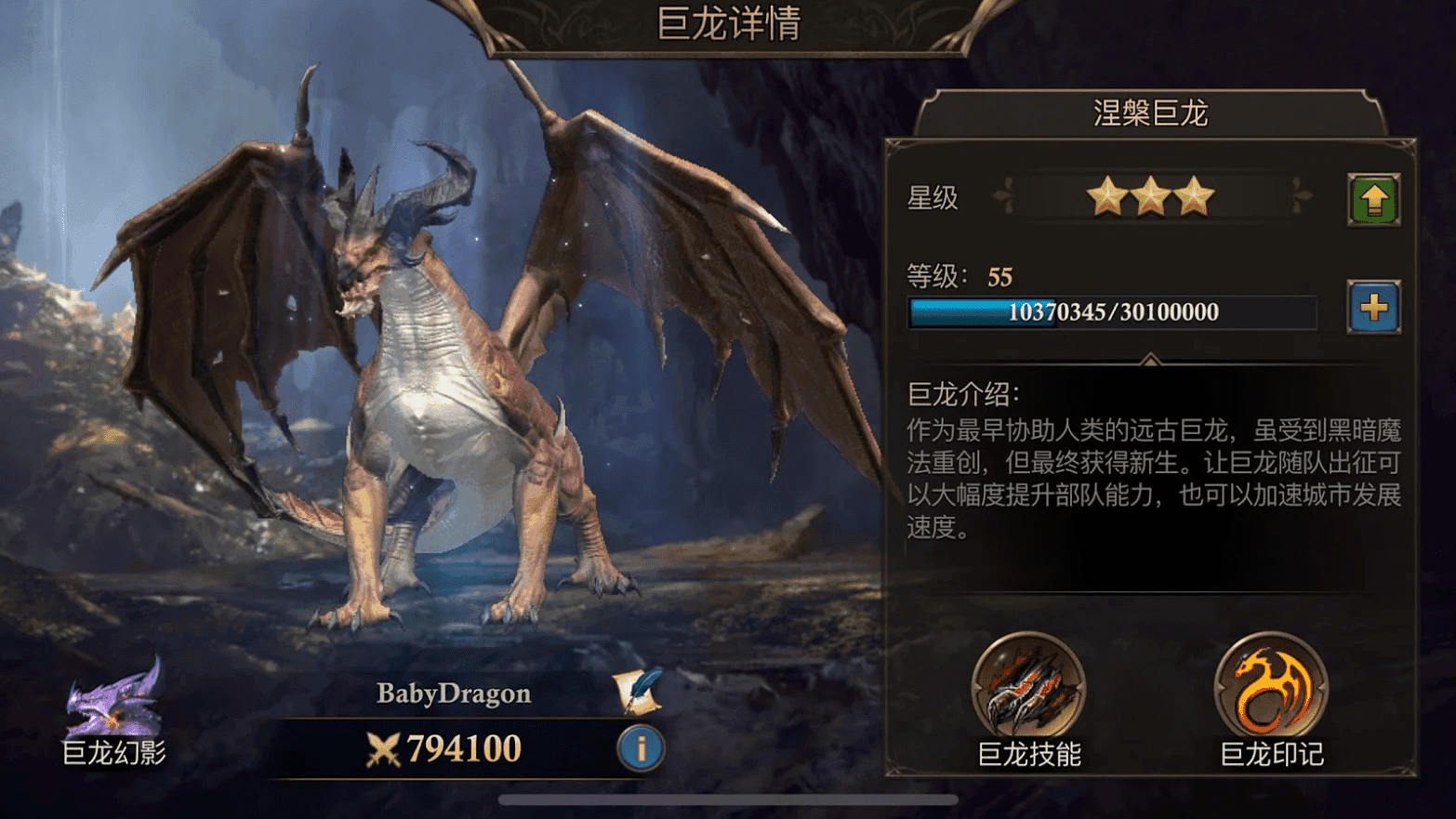Click the green star upgrade icon

coord(1373,198)
